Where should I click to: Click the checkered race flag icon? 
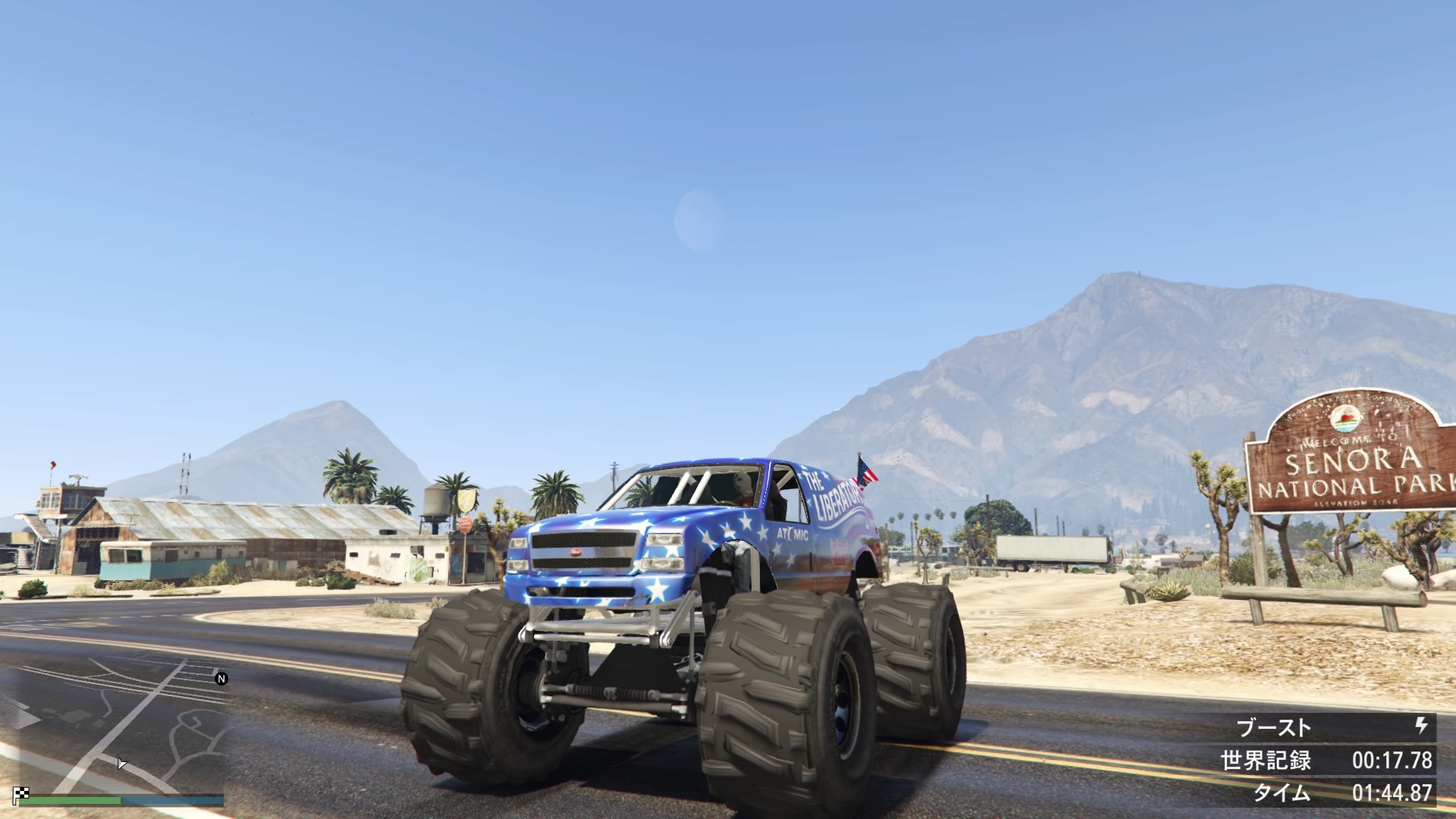pyautogui.click(x=21, y=795)
